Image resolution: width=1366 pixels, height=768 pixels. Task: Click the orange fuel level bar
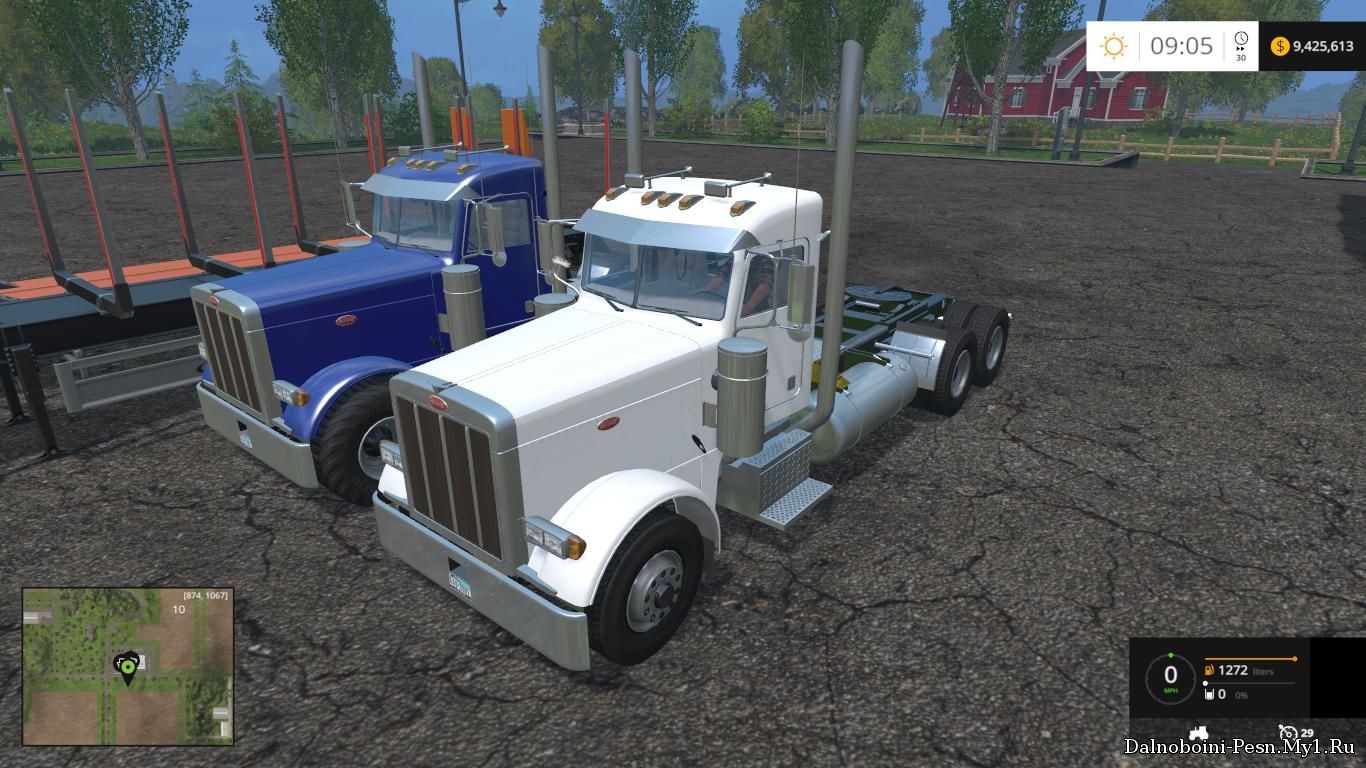pyautogui.click(x=1250, y=658)
